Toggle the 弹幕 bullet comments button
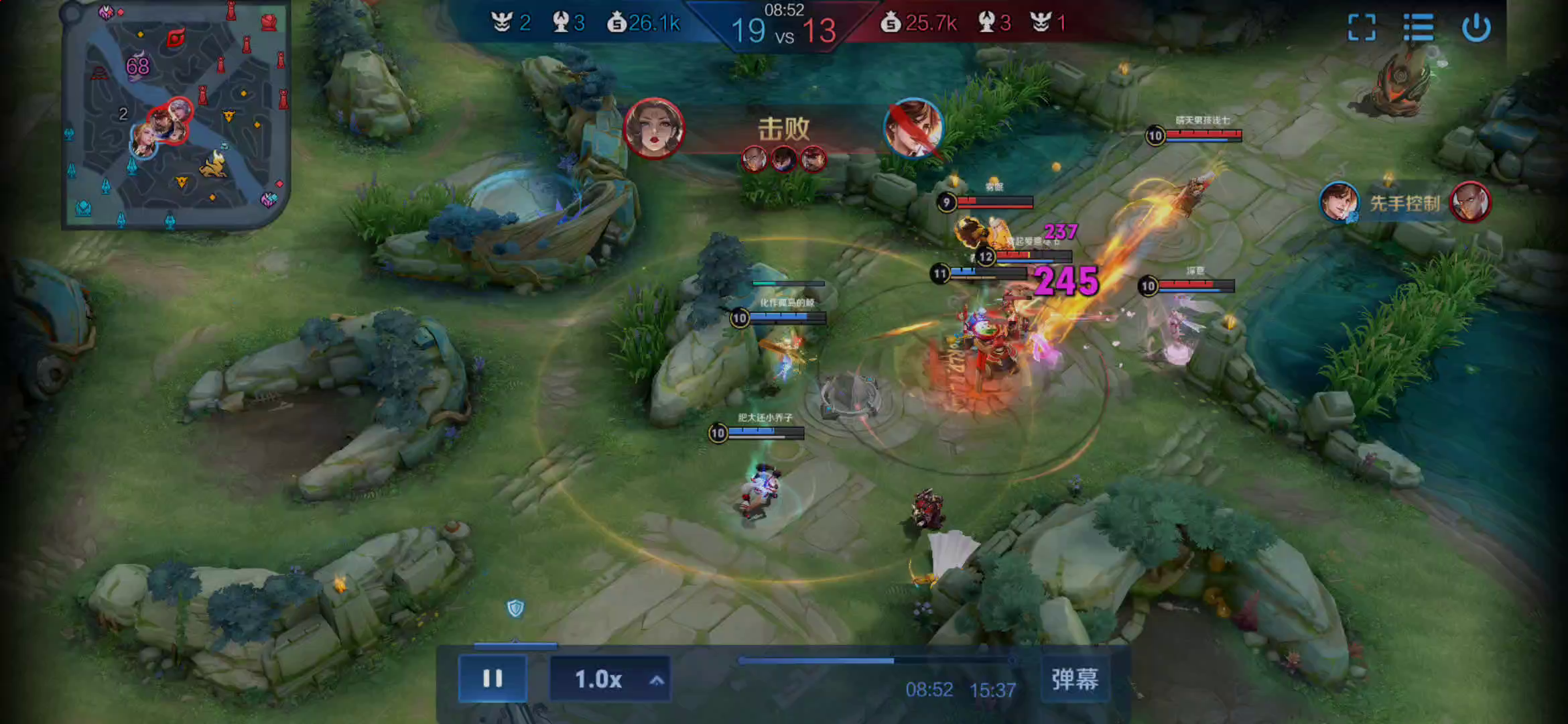This screenshot has width=1568, height=724. 1074,679
